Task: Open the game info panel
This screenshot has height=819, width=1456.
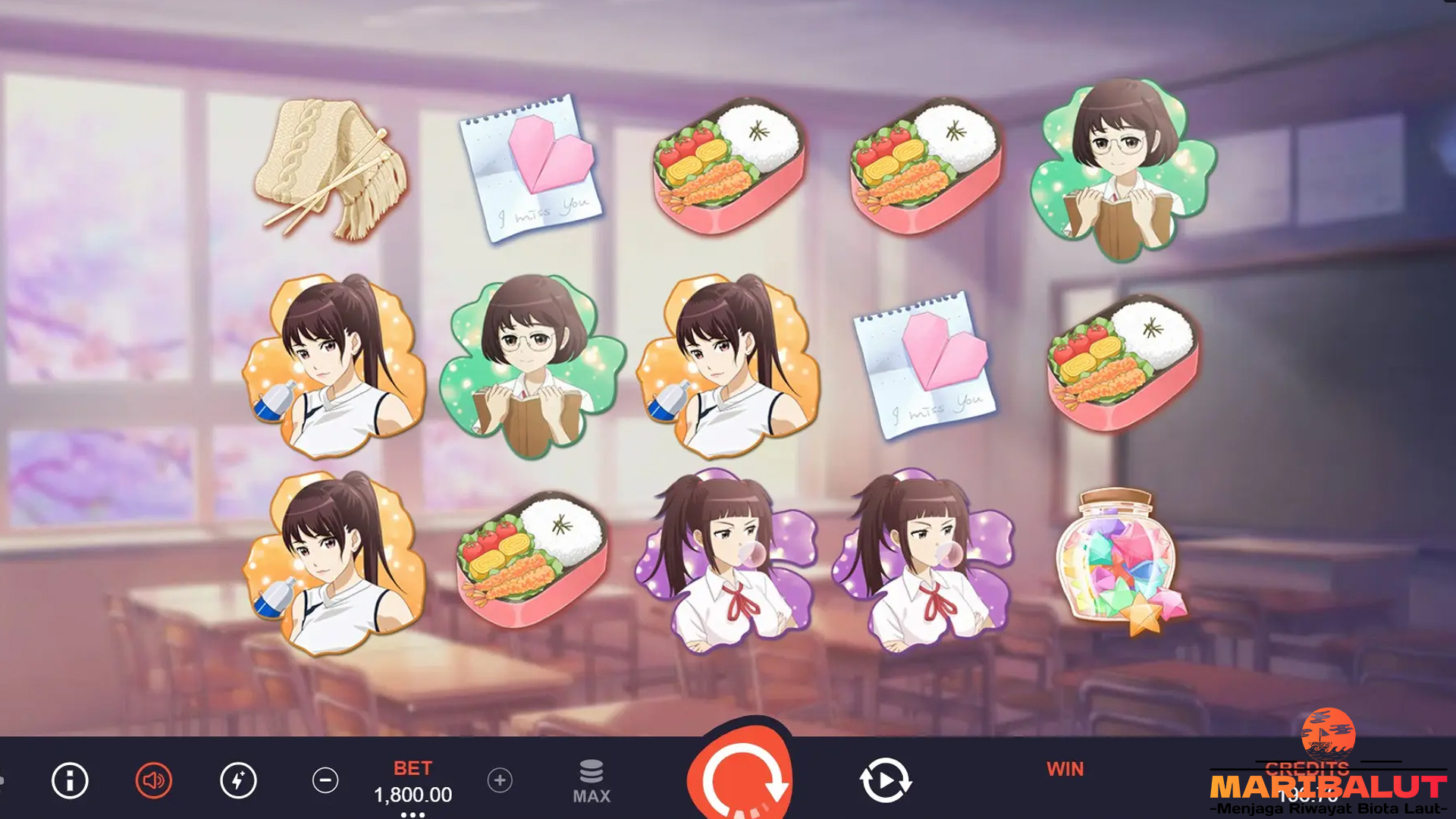Action: click(x=70, y=780)
